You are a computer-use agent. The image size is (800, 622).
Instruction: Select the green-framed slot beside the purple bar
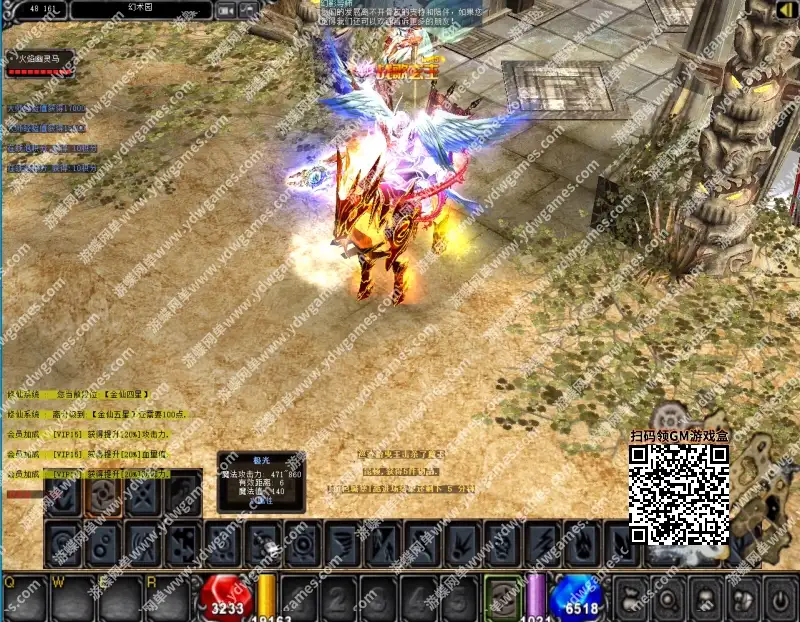tap(503, 597)
